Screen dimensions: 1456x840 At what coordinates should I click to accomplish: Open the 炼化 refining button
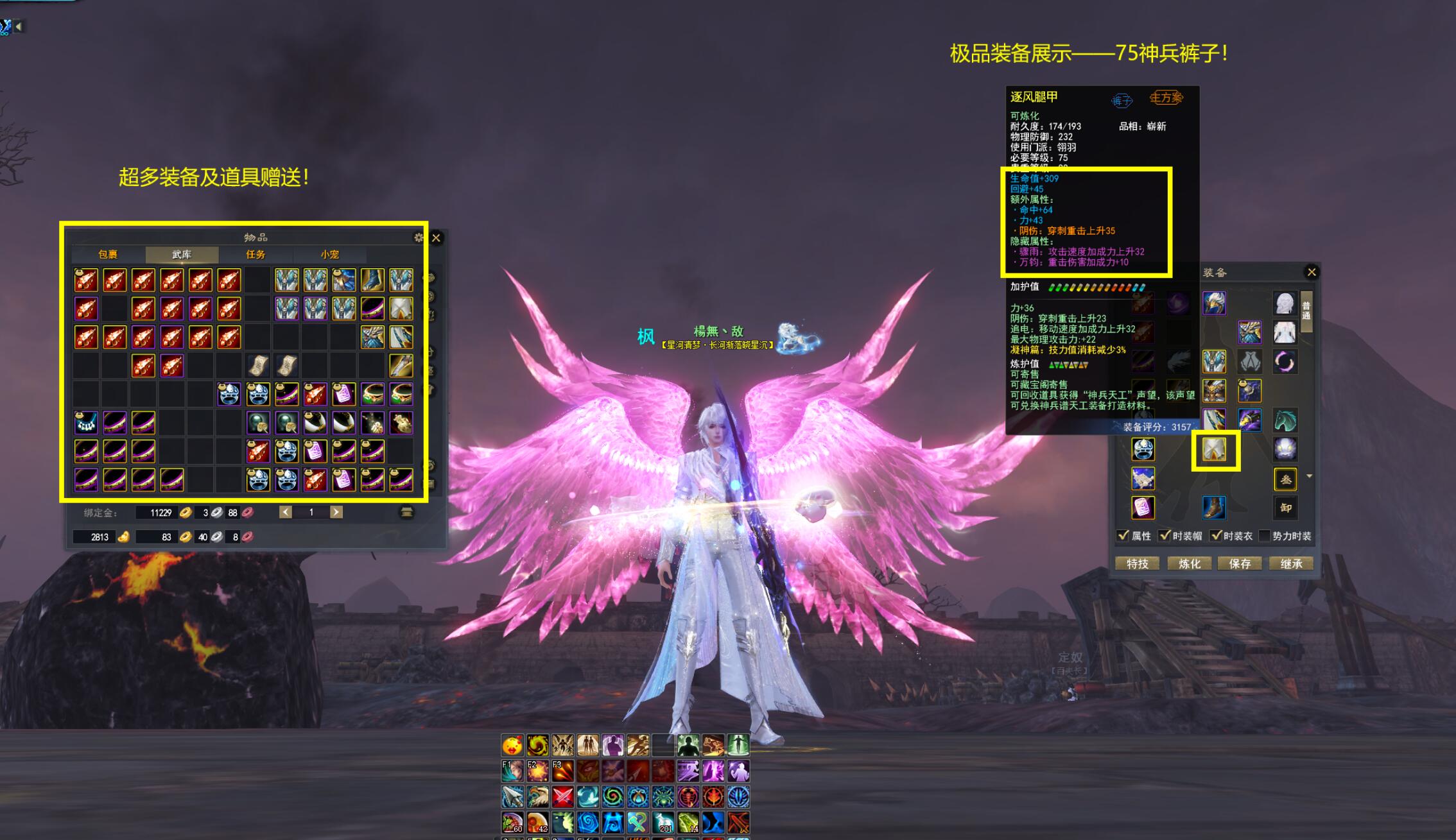(1189, 563)
